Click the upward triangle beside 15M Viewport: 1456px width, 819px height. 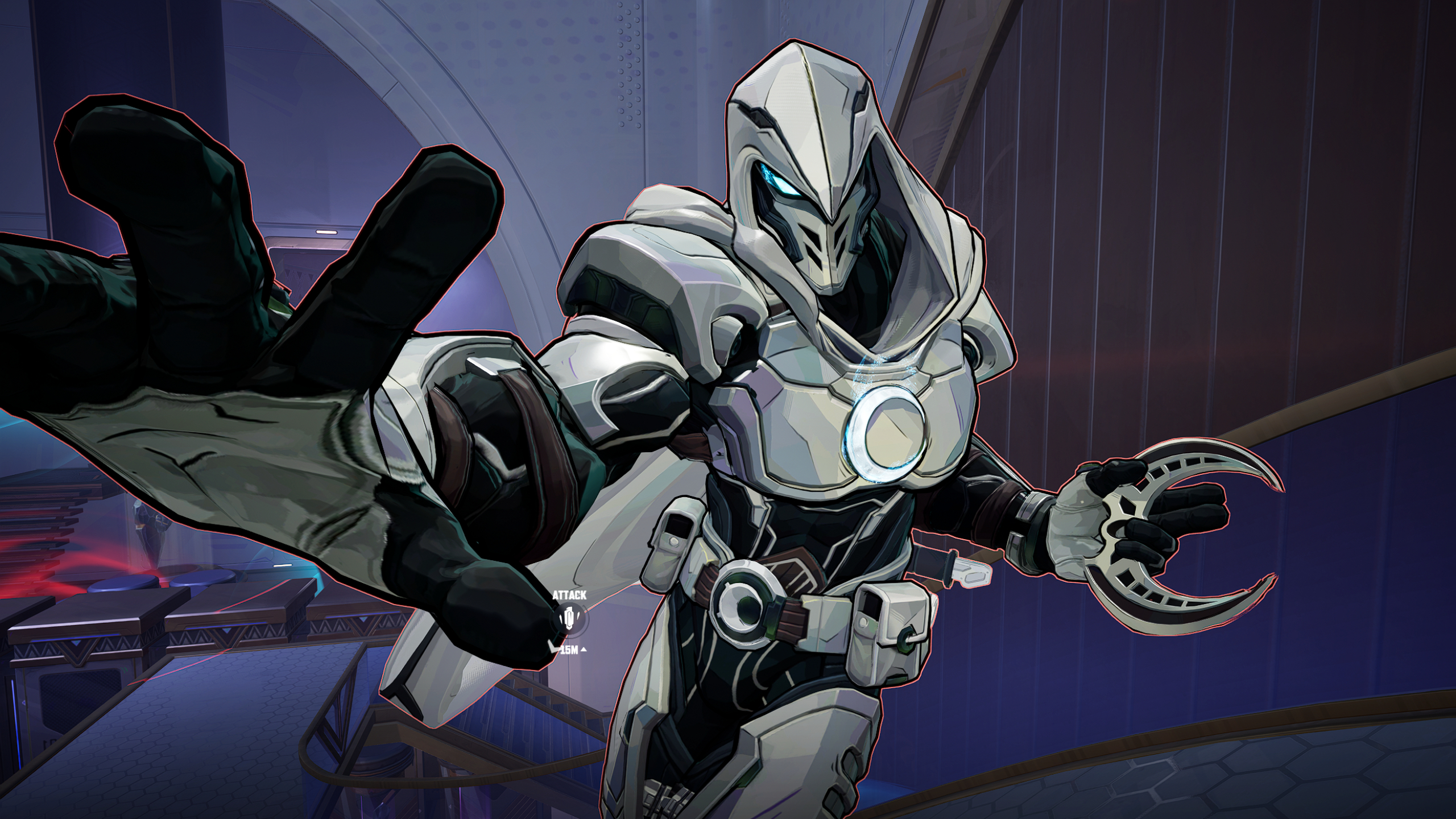(x=584, y=650)
